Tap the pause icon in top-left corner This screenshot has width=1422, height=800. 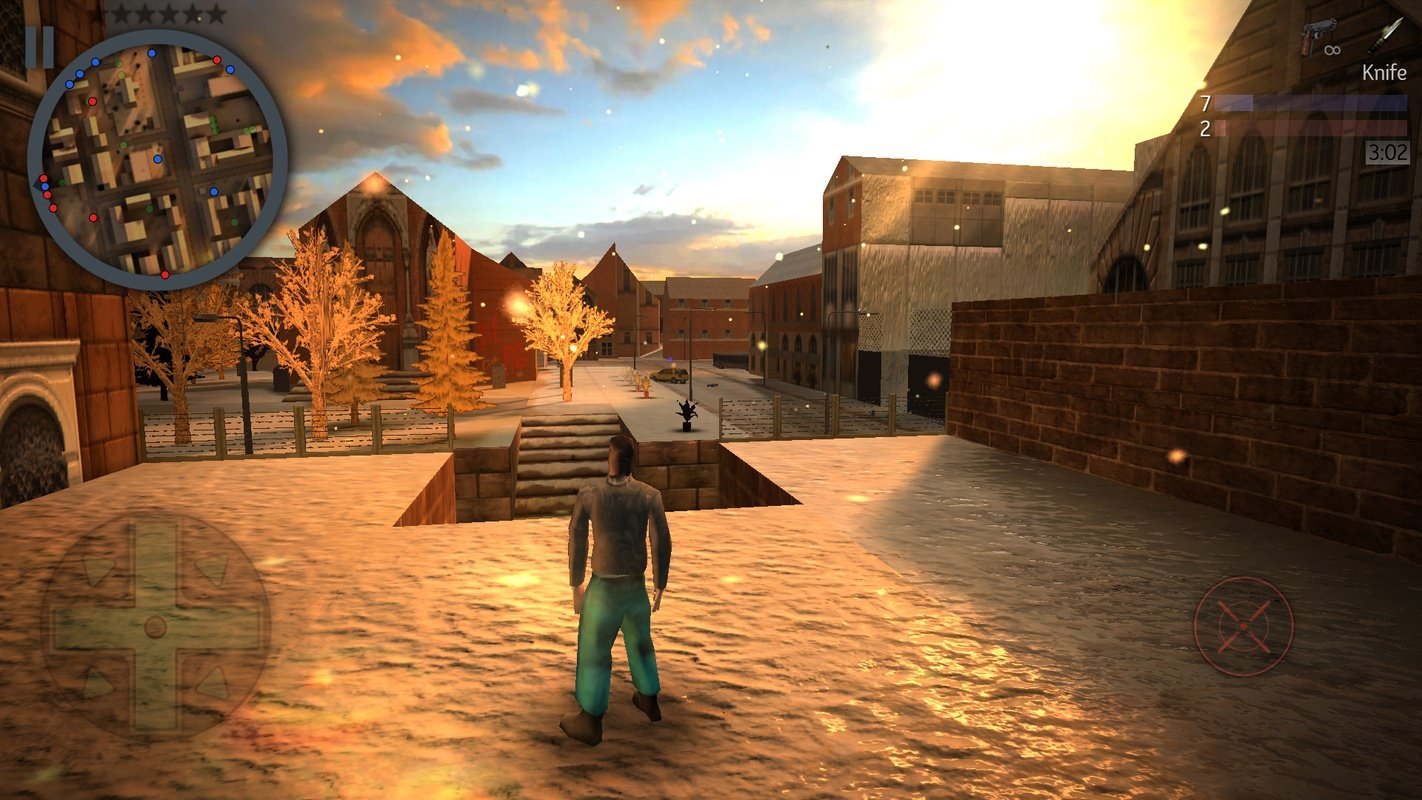click(42, 45)
